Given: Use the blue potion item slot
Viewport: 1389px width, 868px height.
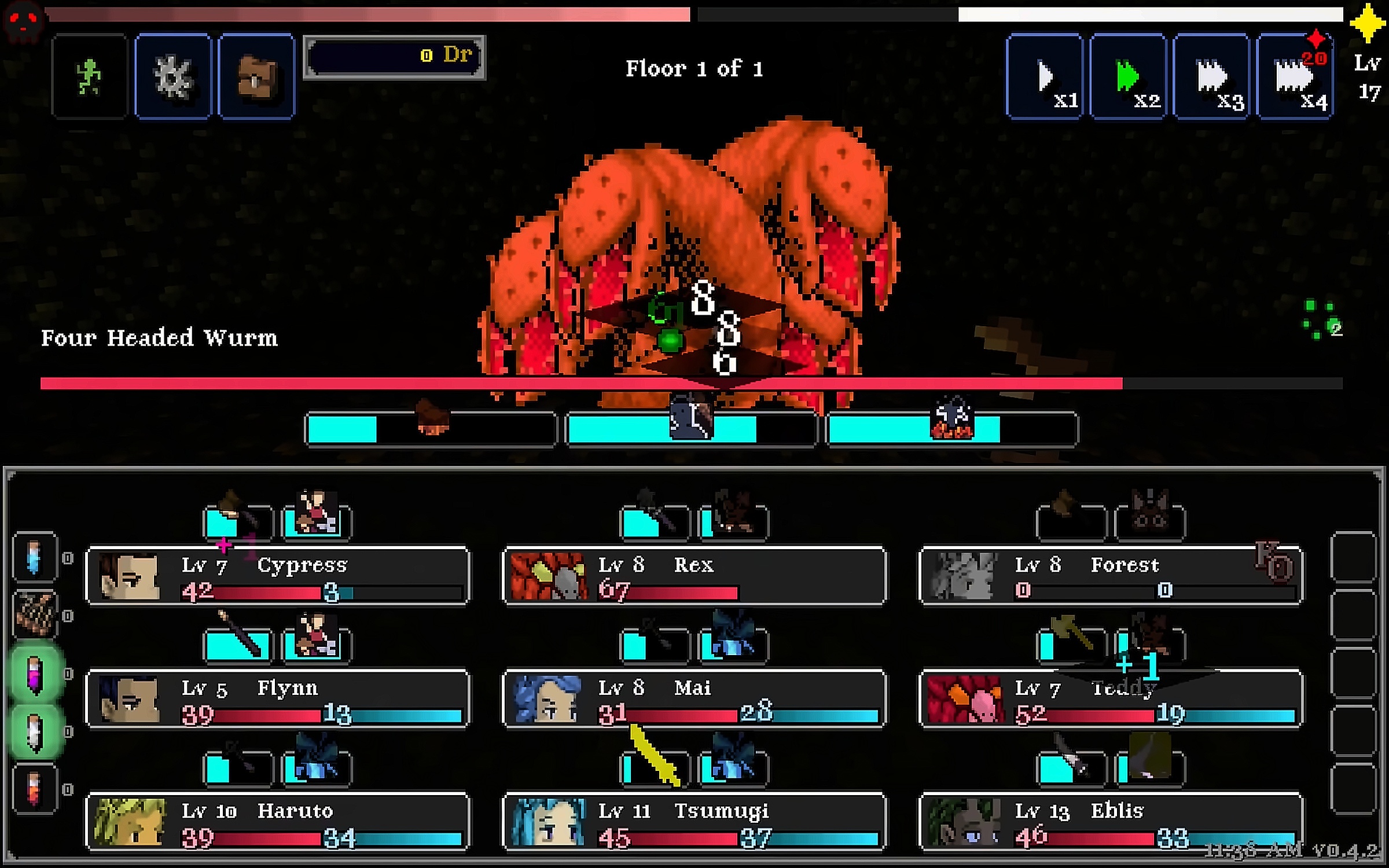Looking at the screenshot, I should click(x=35, y=557).
